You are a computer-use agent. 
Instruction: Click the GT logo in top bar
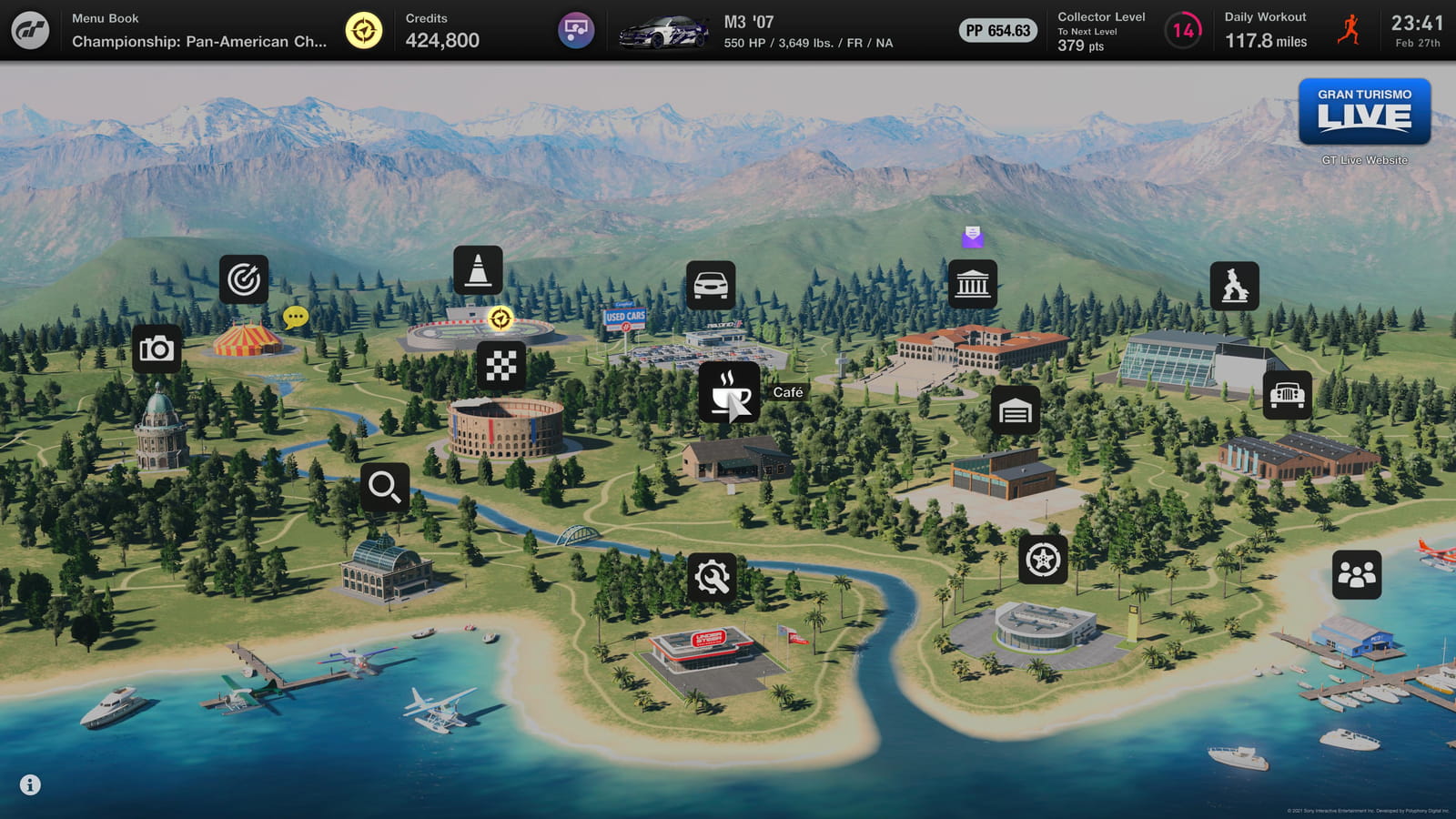[x=30, y=31]
